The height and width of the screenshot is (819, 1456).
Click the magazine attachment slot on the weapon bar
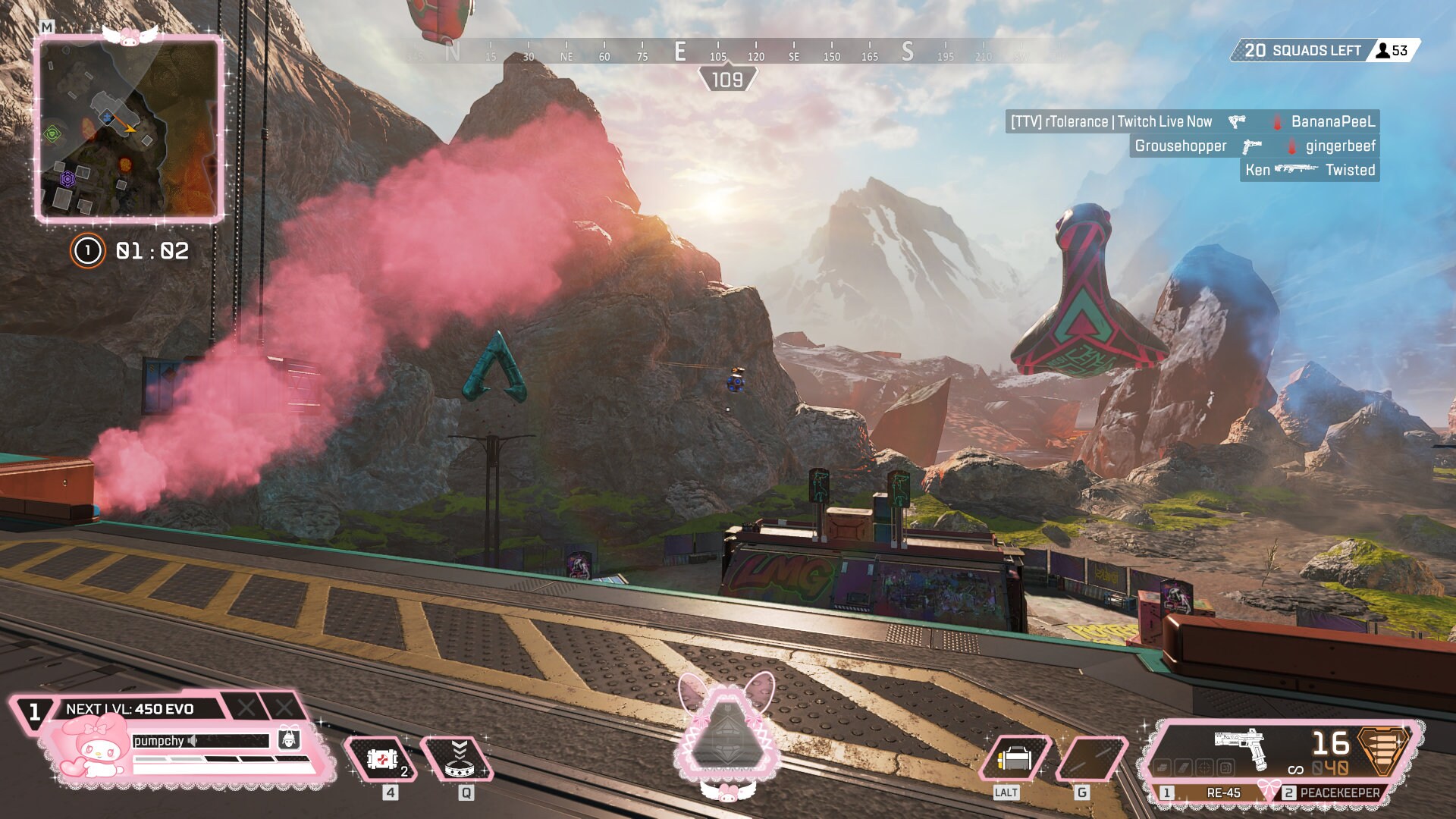[x=1184, y=768]
